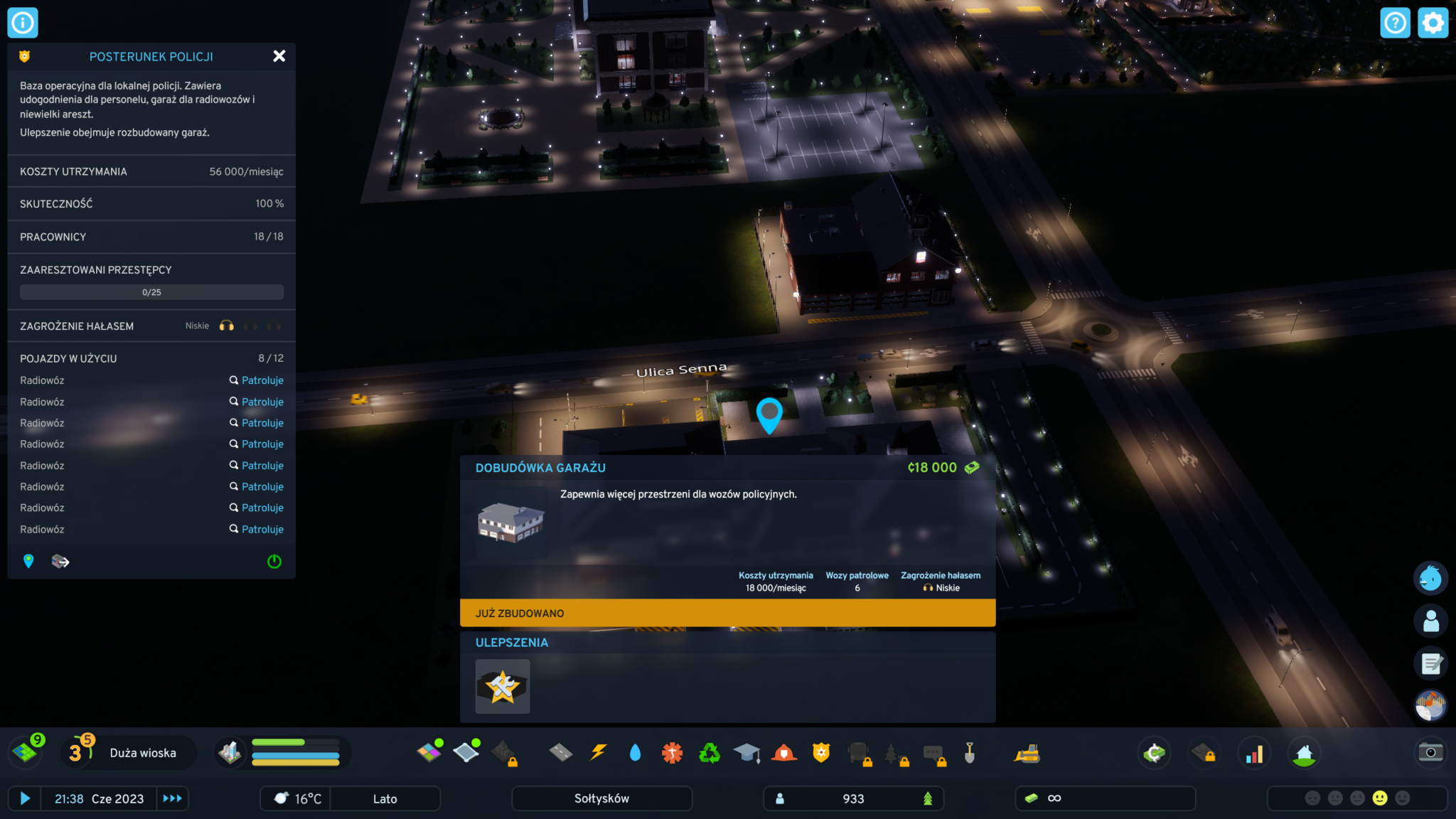
Task: Click the relocate building icon
Action: (60, 562)
